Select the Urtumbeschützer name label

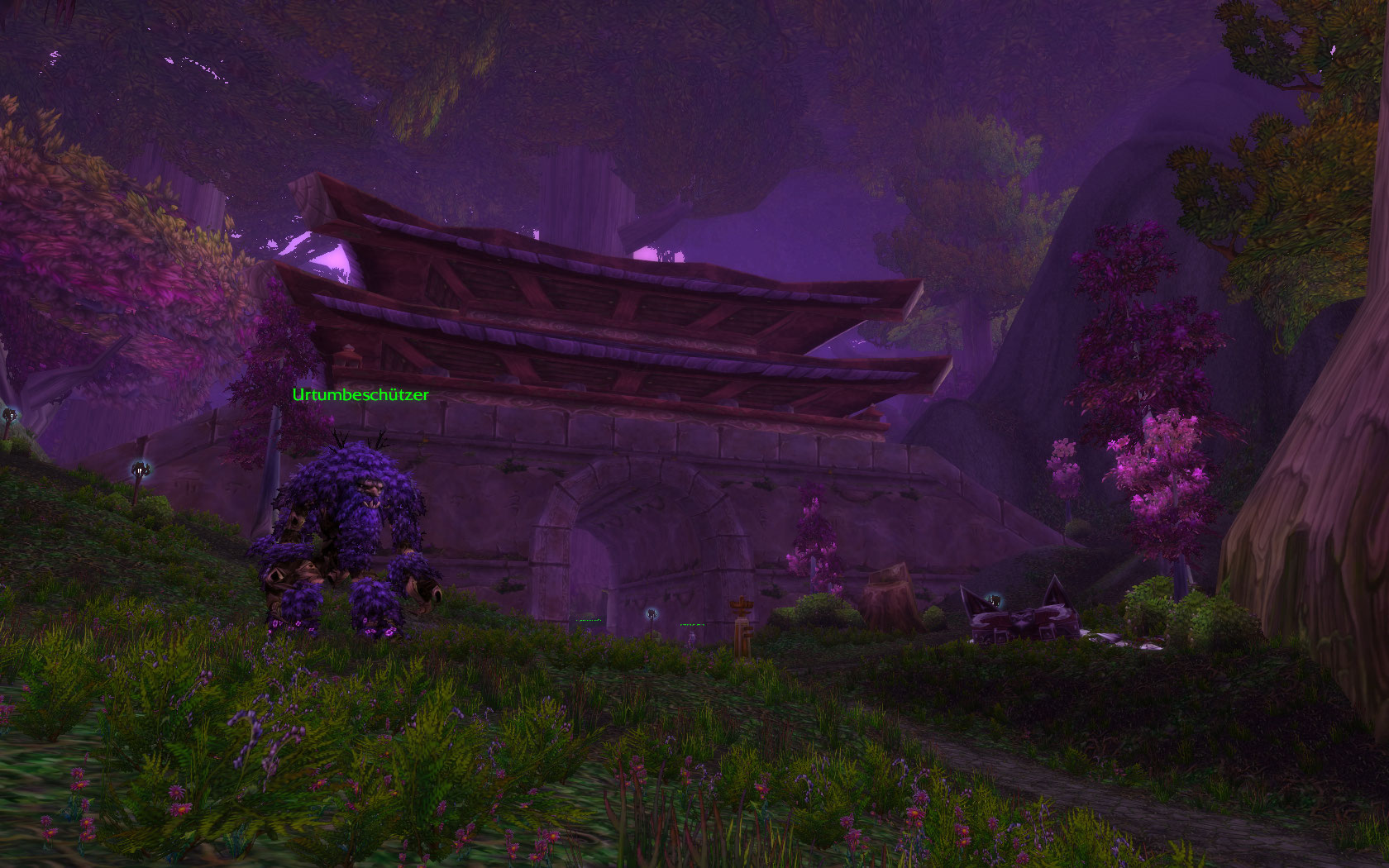point(360,395)
